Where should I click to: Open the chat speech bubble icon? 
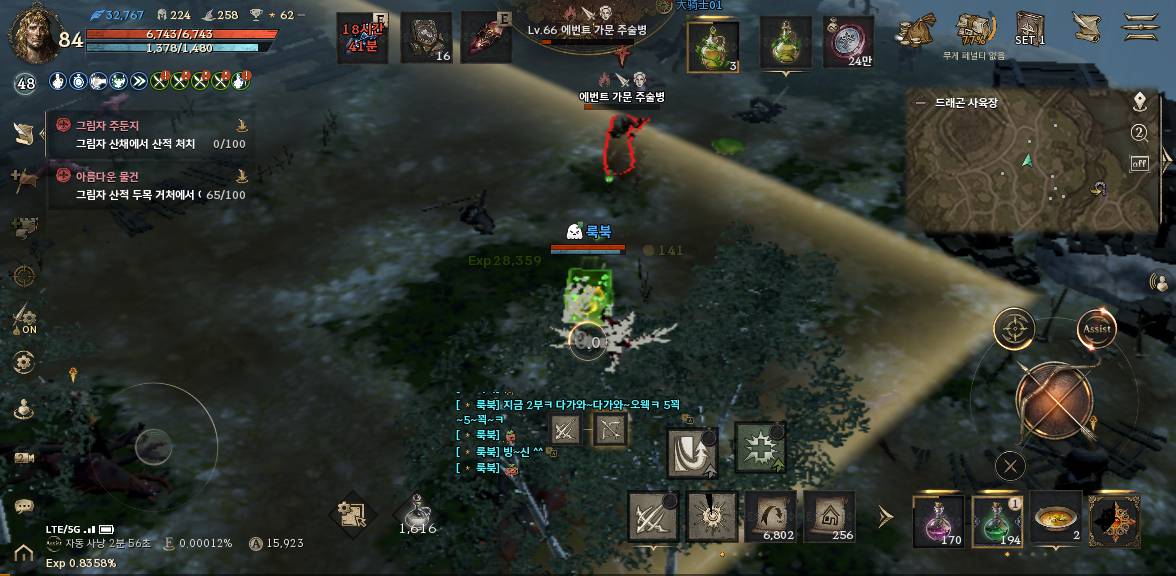pos(24,507)
